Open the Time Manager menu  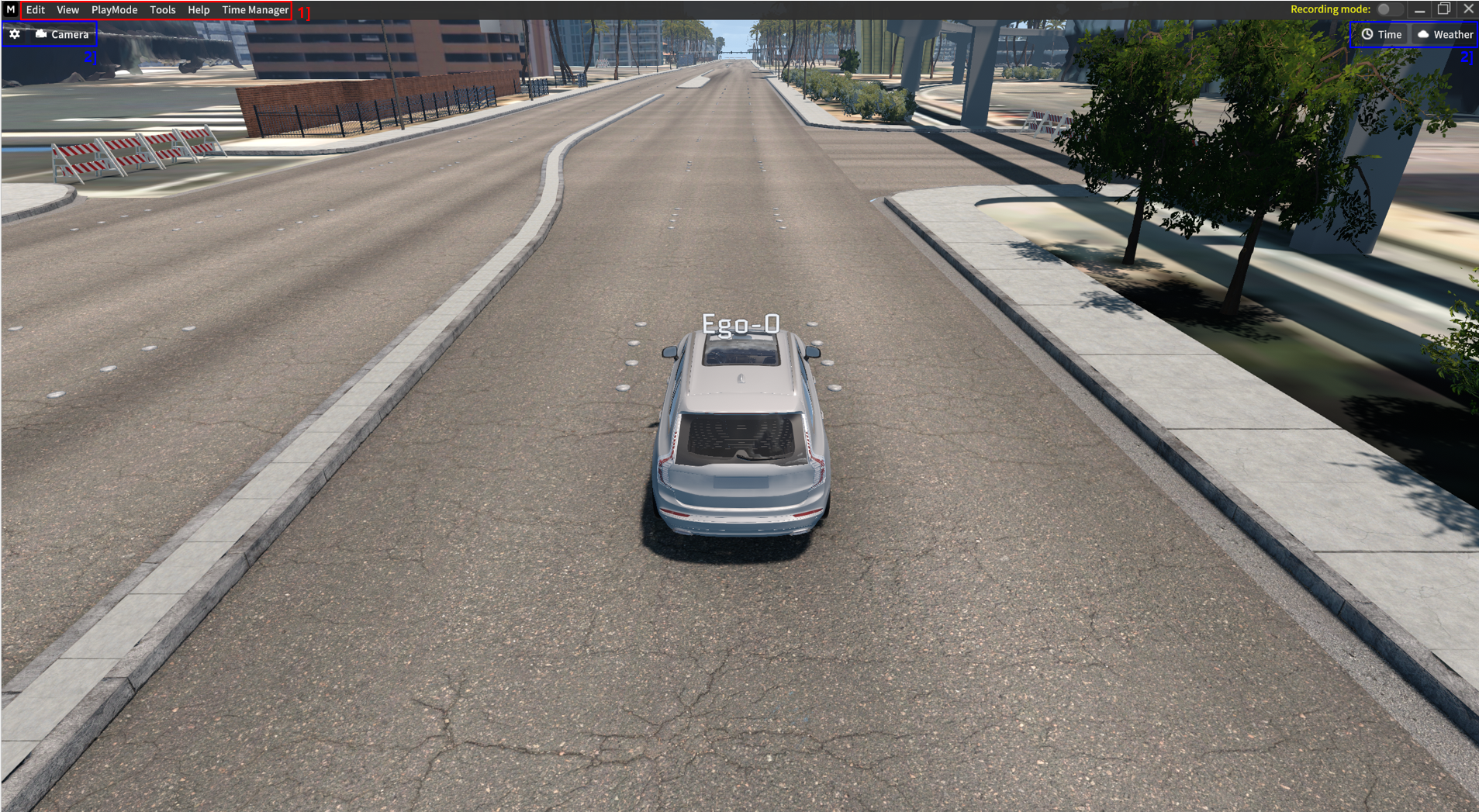click(255, 9)
